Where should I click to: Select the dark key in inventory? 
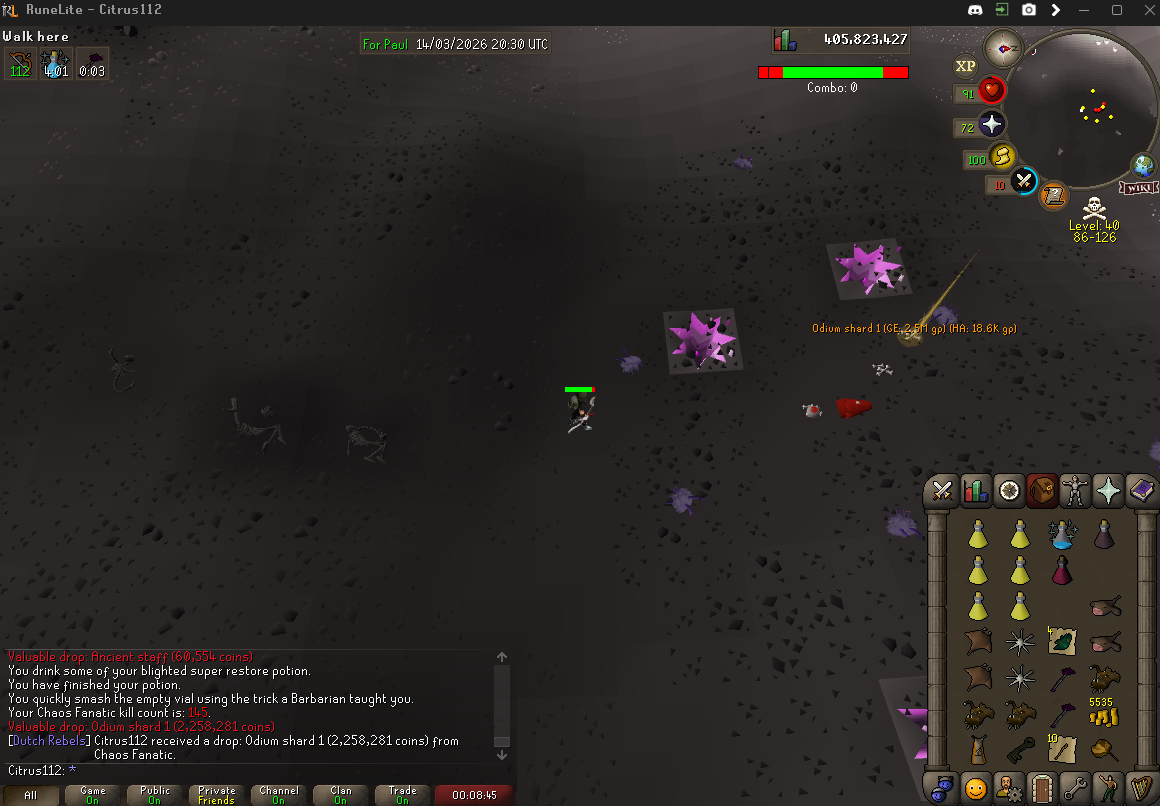tap(1019, 747)
